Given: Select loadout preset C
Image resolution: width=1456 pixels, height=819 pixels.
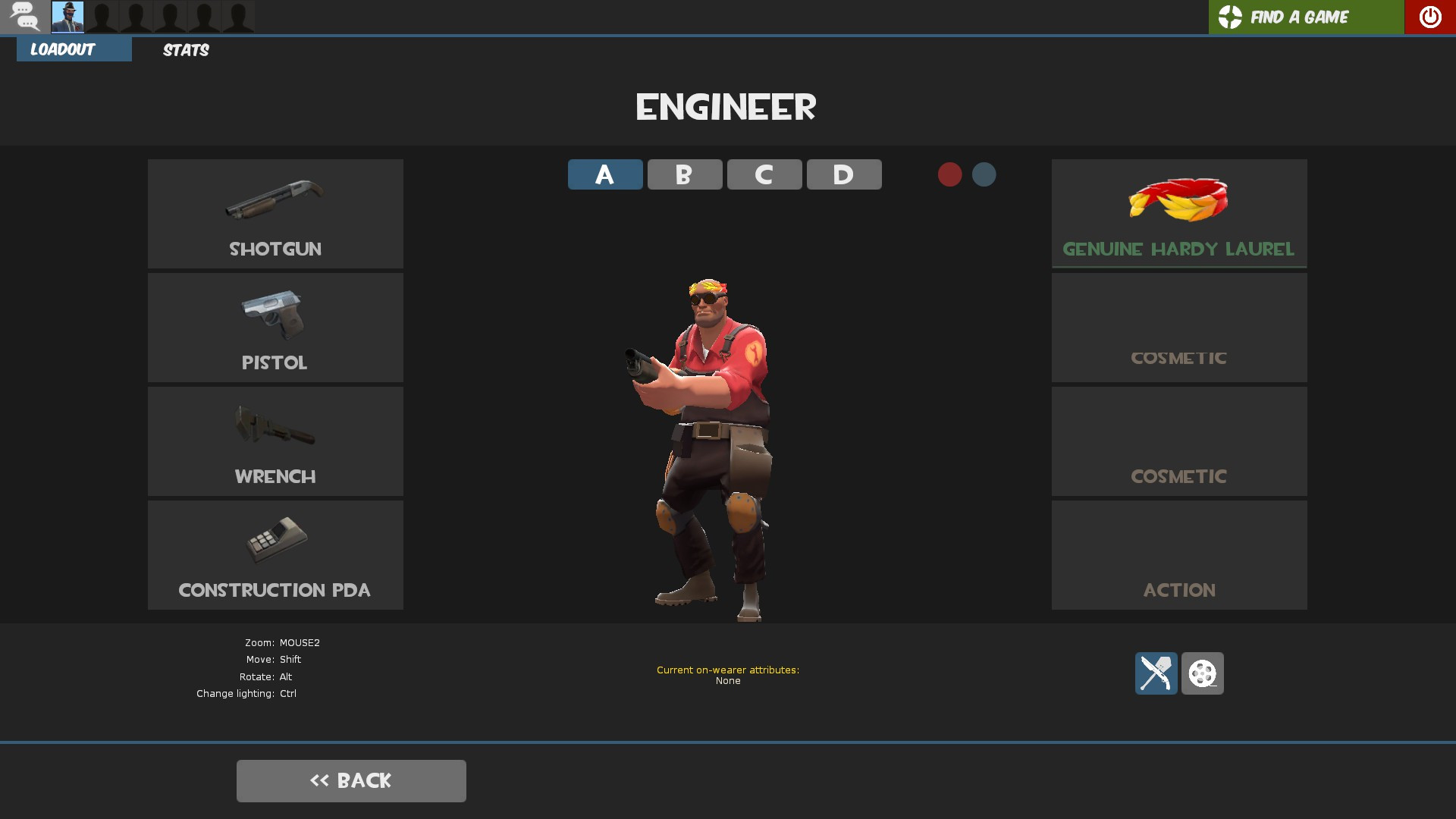Looking at the screenshot, I should (764, 174).
